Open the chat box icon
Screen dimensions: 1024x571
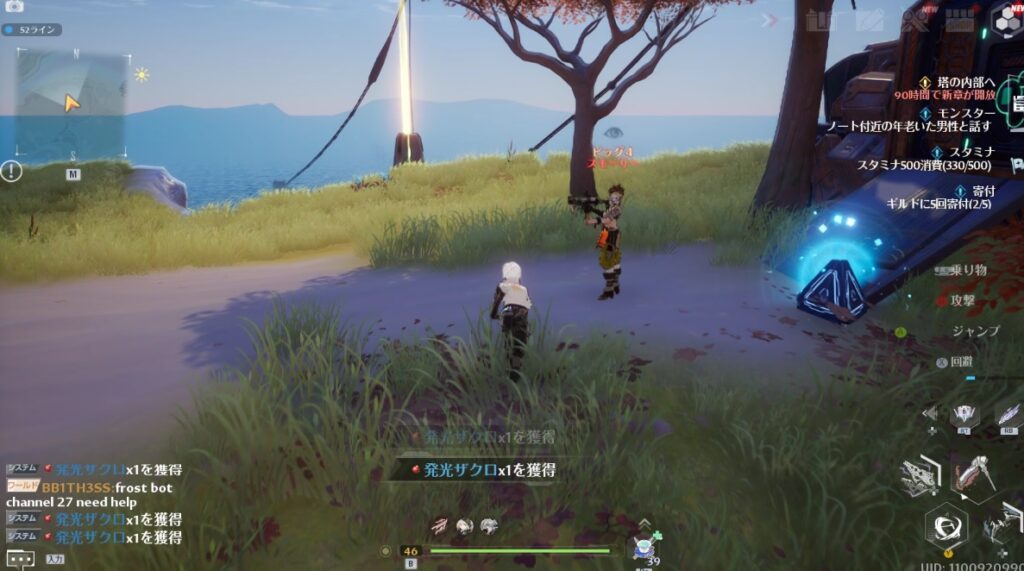[x=20, y=559]
